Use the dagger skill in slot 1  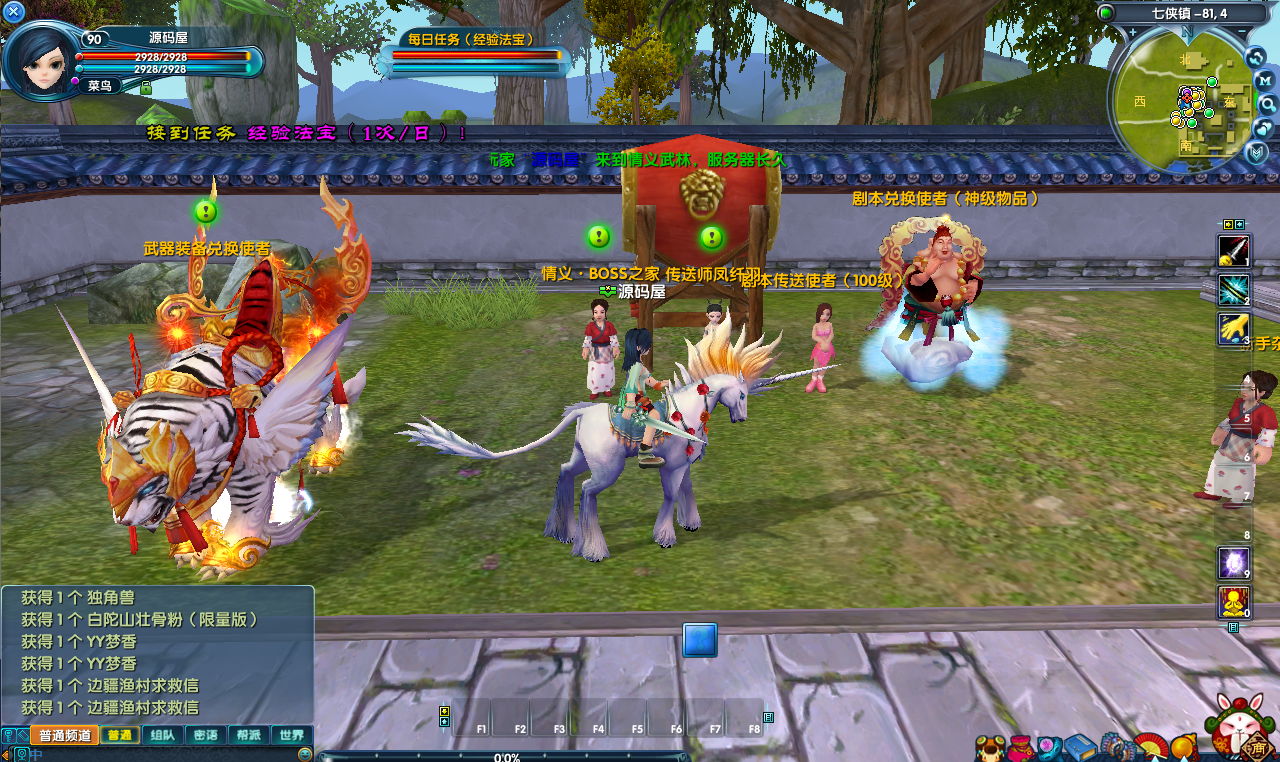pos(1233,250)
